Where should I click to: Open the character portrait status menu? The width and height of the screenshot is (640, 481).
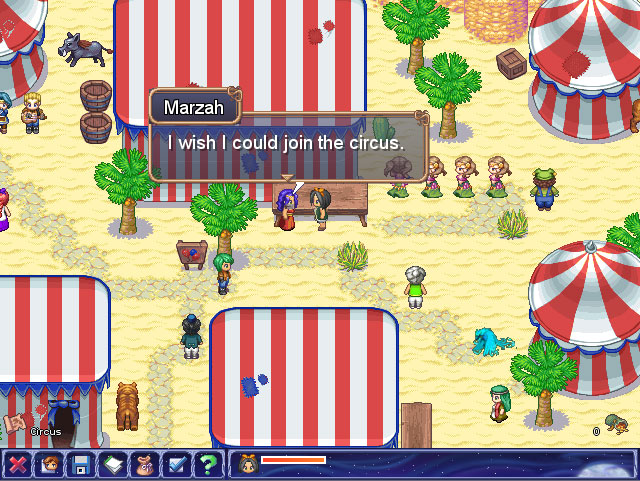49,464
